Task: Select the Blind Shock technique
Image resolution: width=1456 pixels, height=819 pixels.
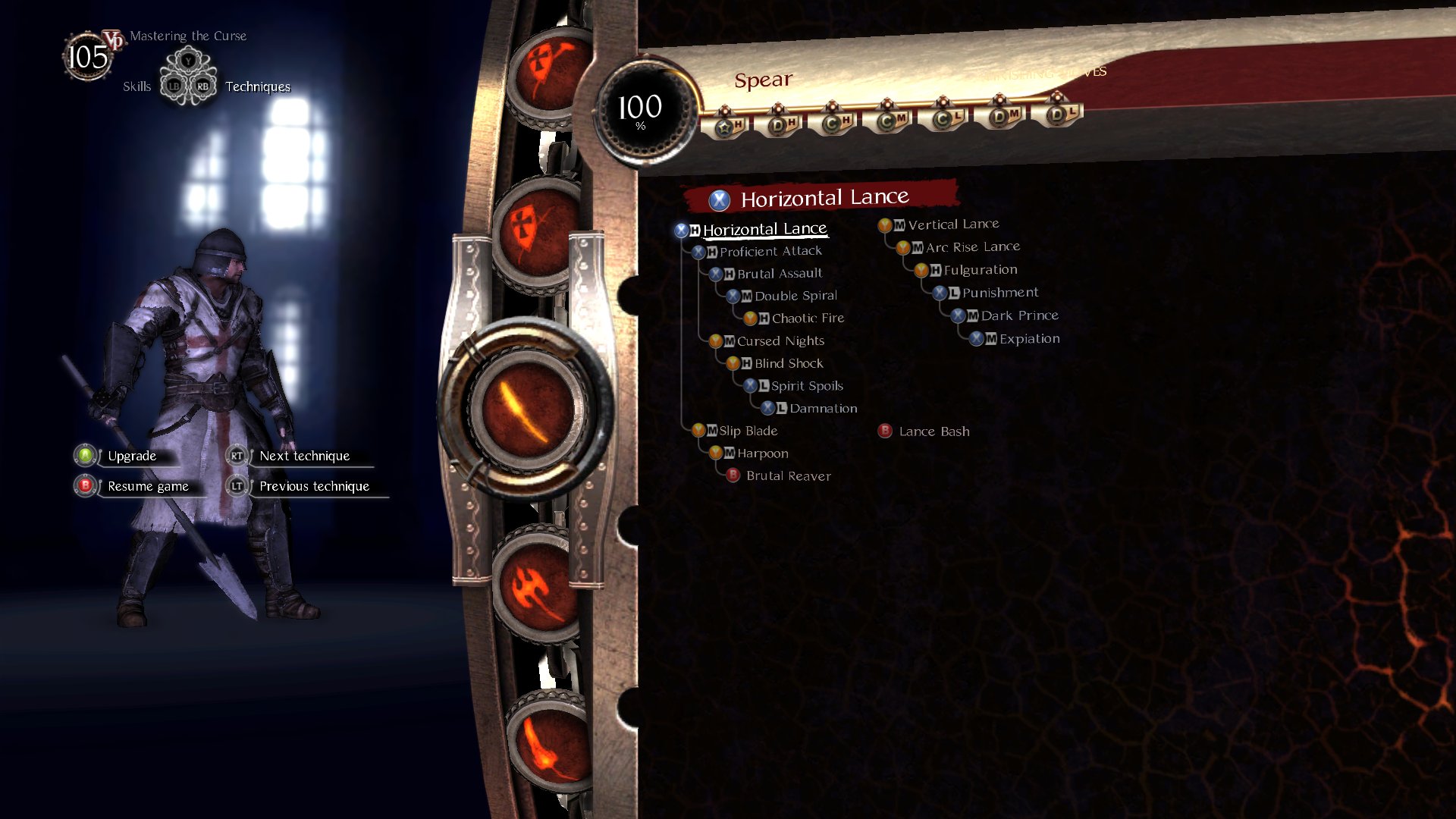Action: click(788, 364)
